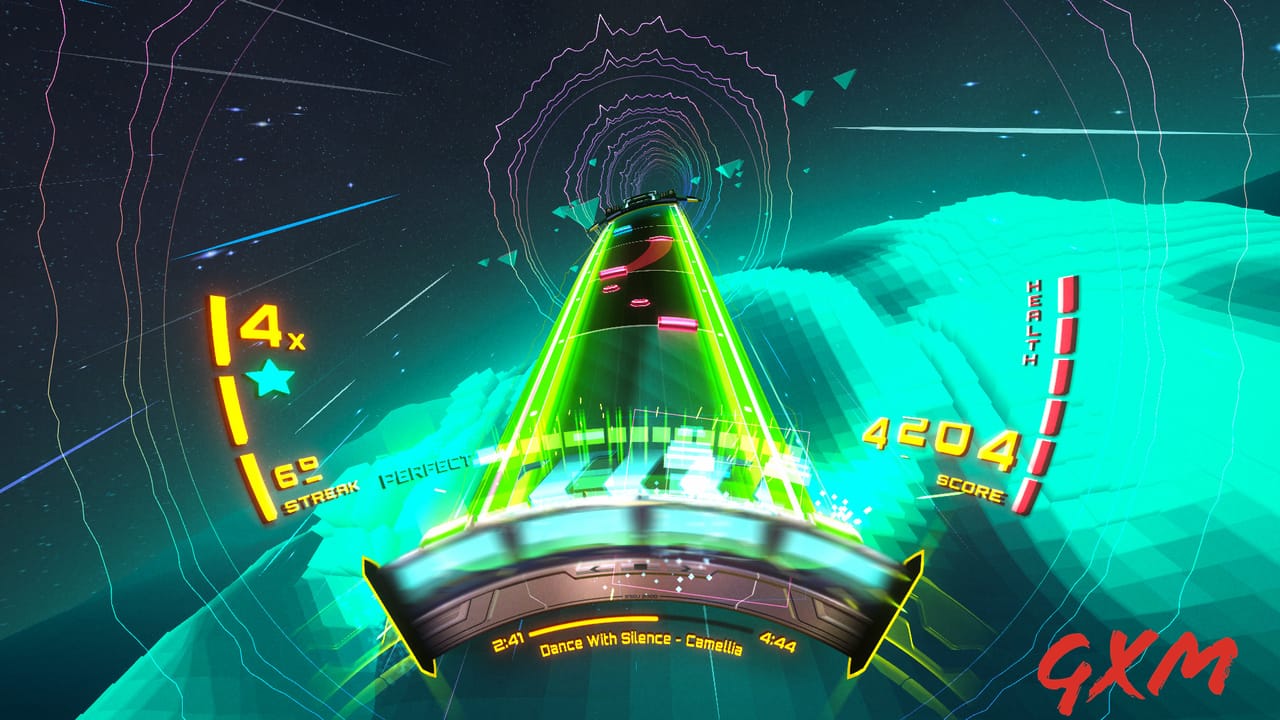Click the vertical HEALTH label text

[1035, 325]
